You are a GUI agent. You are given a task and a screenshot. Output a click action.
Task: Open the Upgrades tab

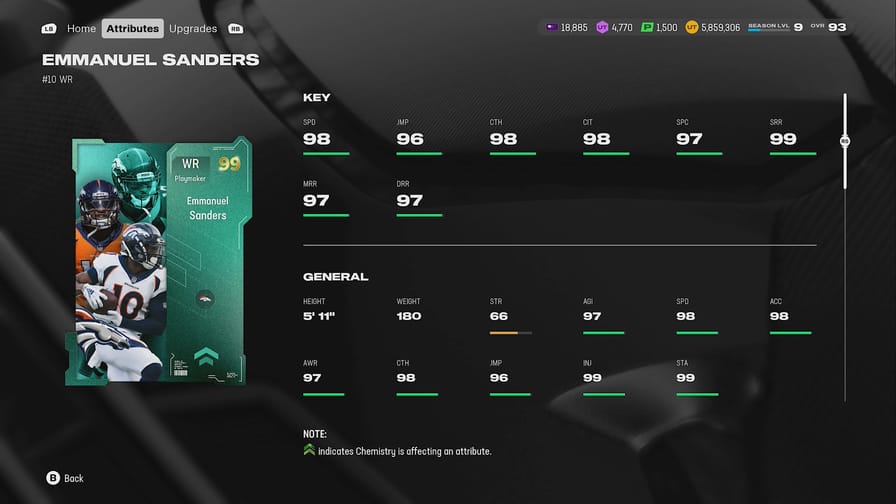pyautogui.click(x=193, y=28)
